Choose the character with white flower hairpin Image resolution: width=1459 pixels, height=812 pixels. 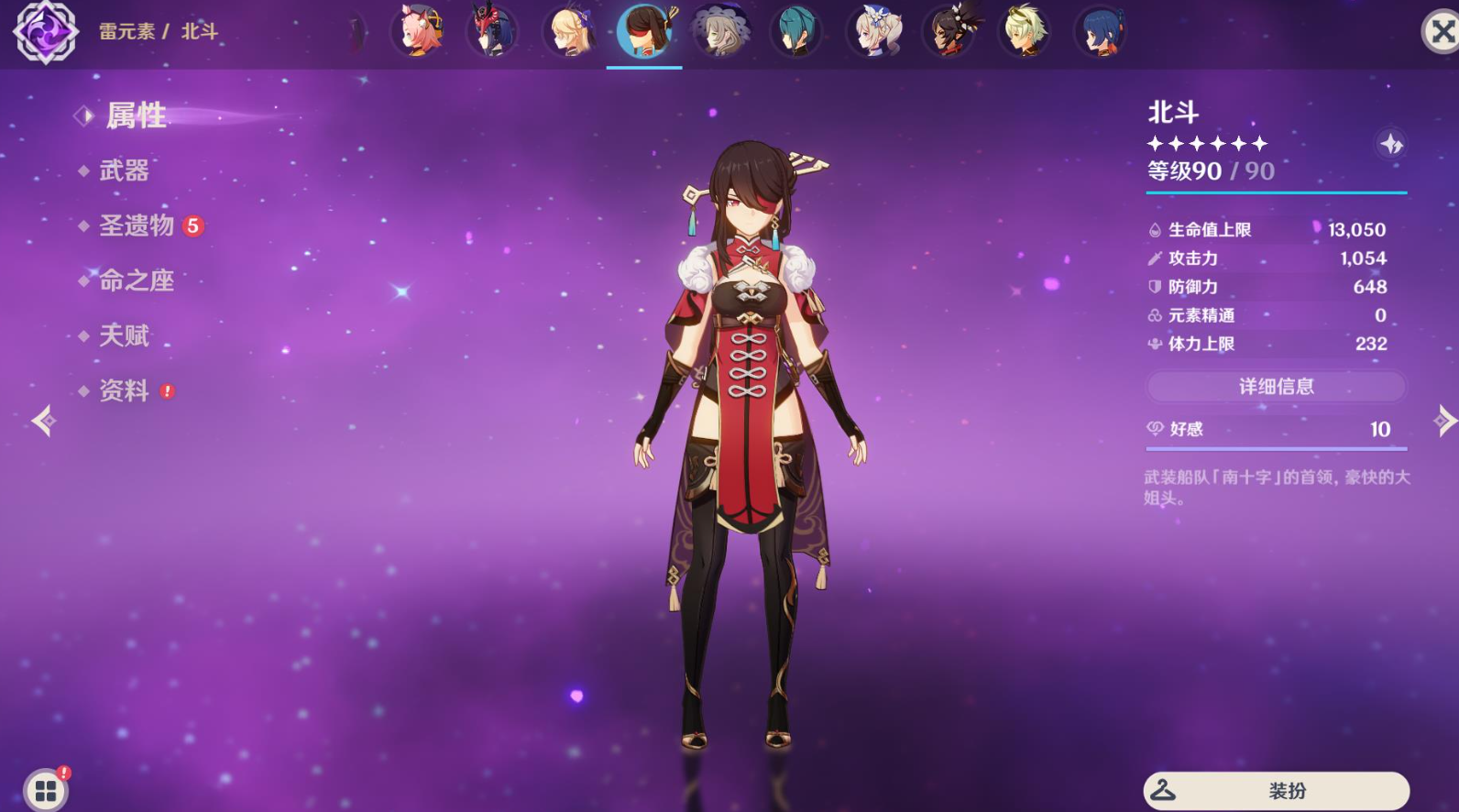[x=873, y=30]
